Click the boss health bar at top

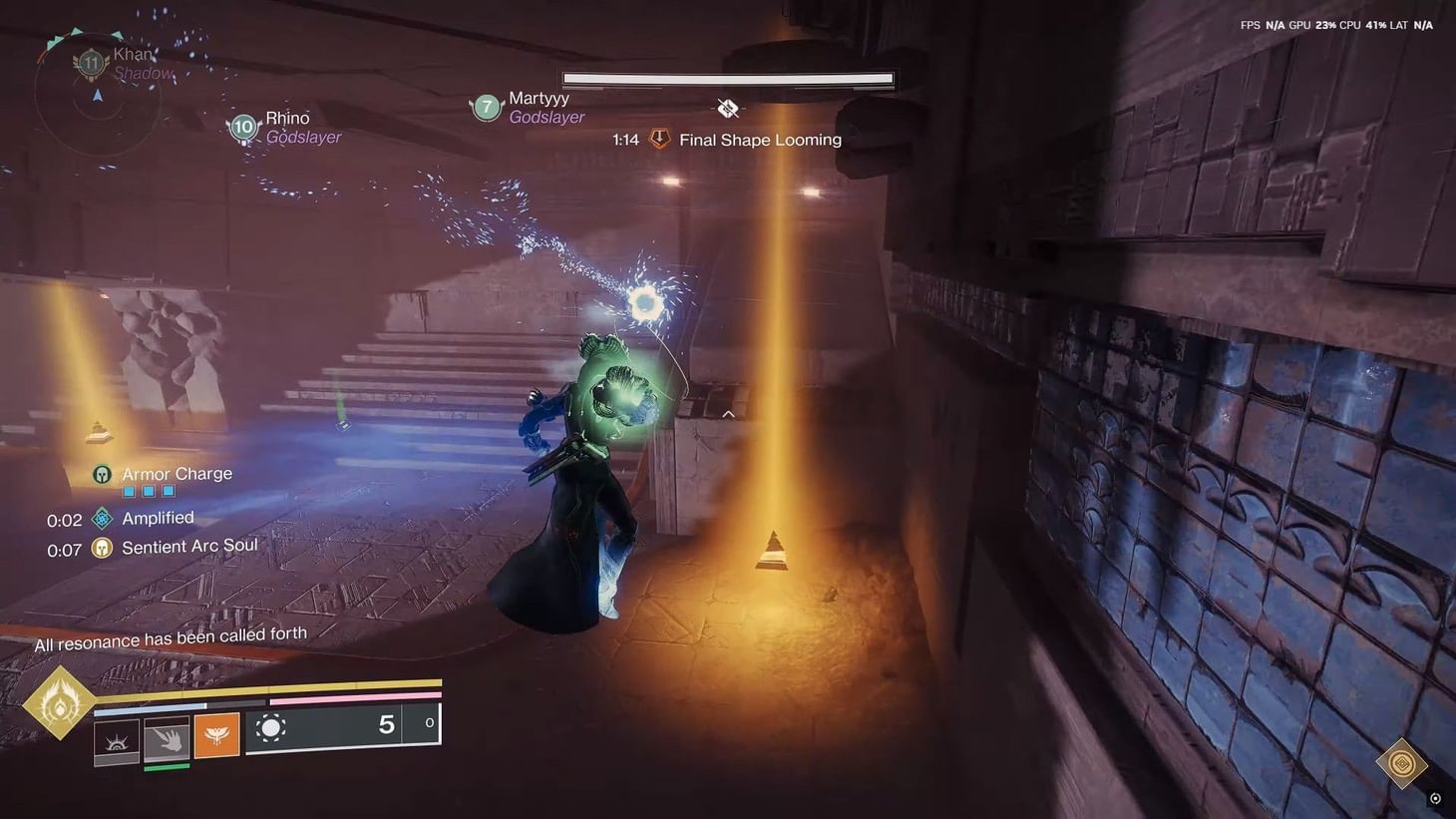click(727, 78)
